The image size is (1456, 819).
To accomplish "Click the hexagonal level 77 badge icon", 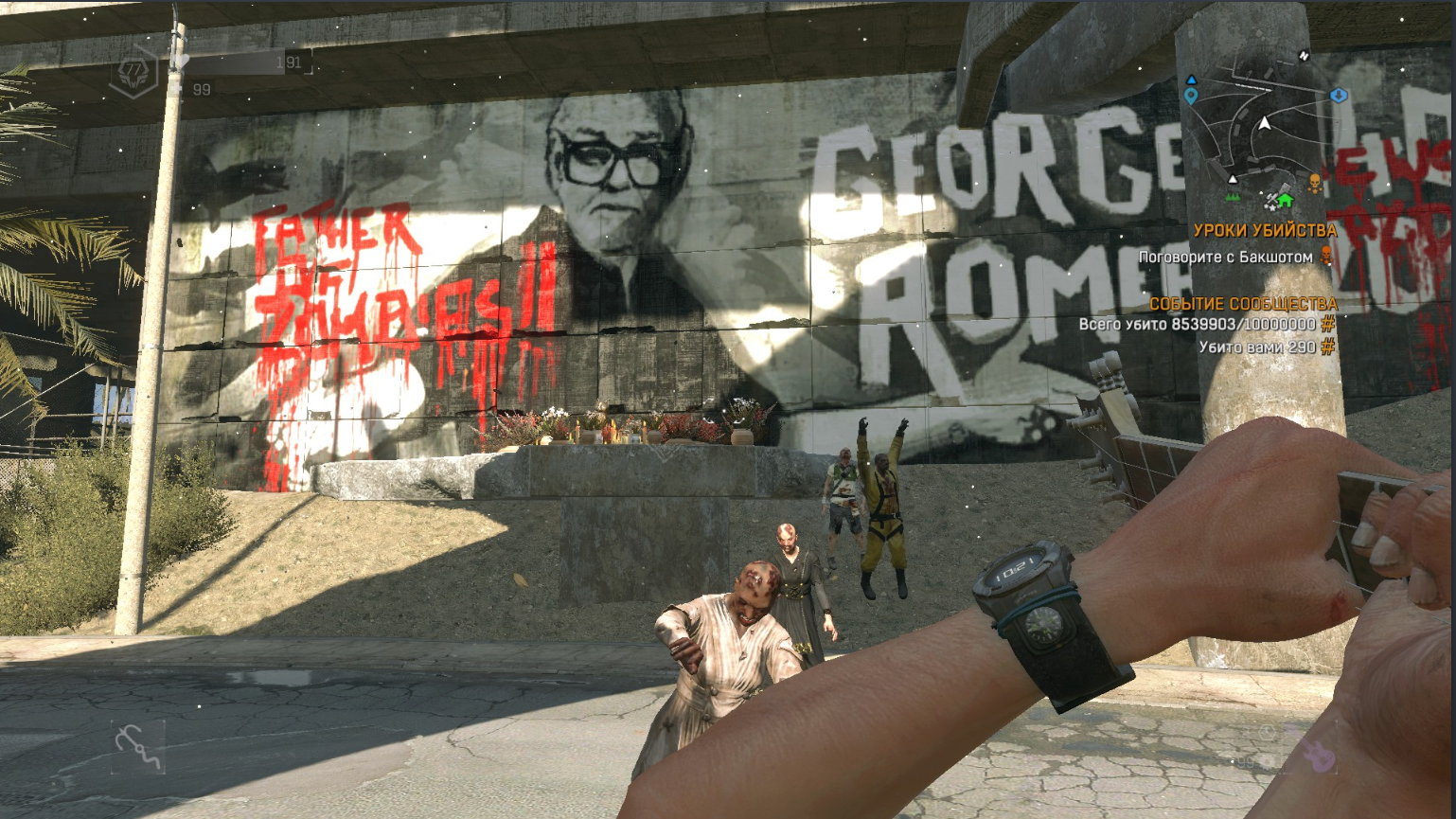I will click(x=133, y=71).
